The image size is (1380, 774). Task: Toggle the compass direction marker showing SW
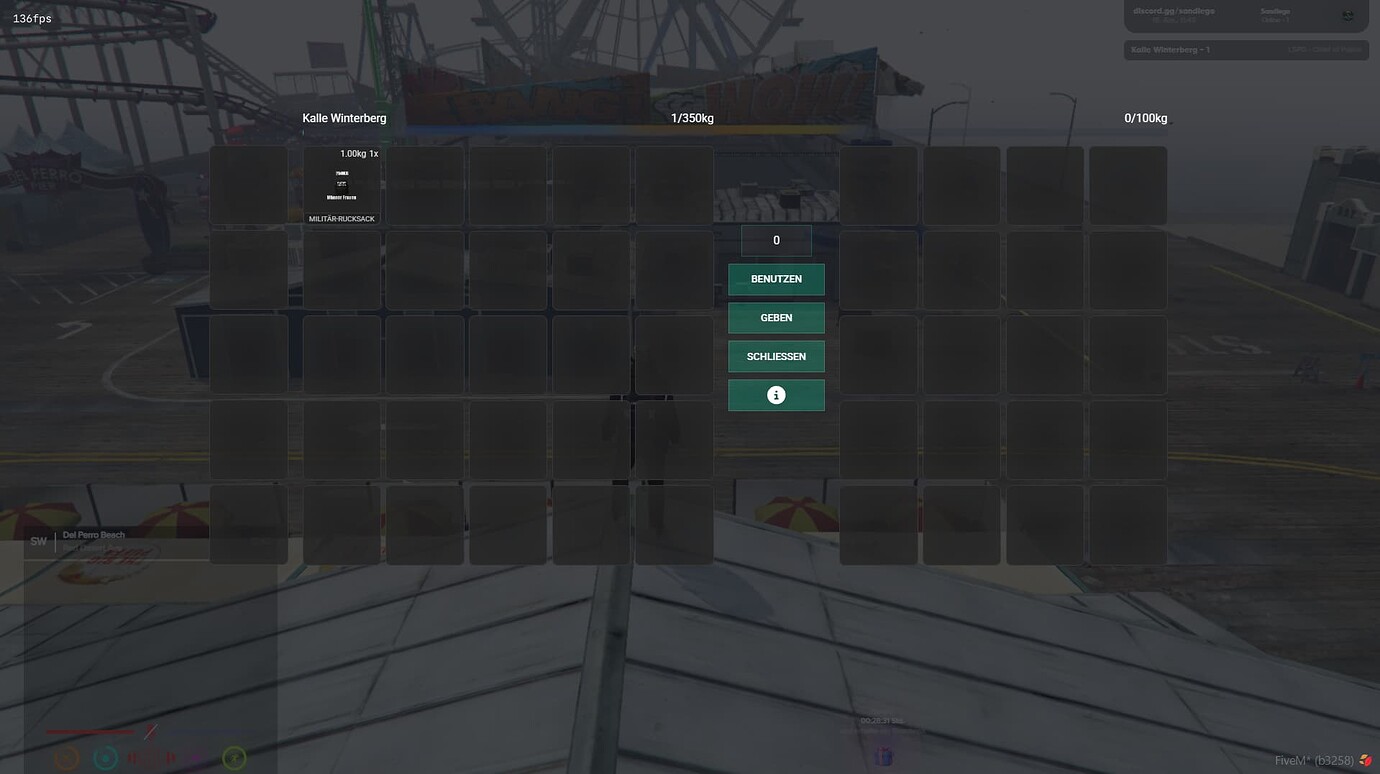point(39,540)
